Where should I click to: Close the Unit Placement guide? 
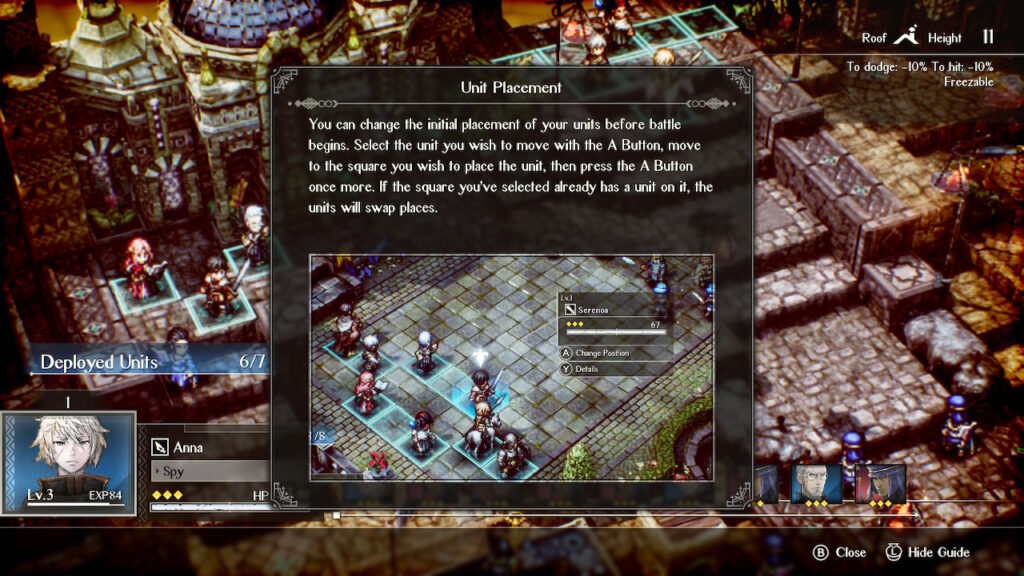coord(841,552)
